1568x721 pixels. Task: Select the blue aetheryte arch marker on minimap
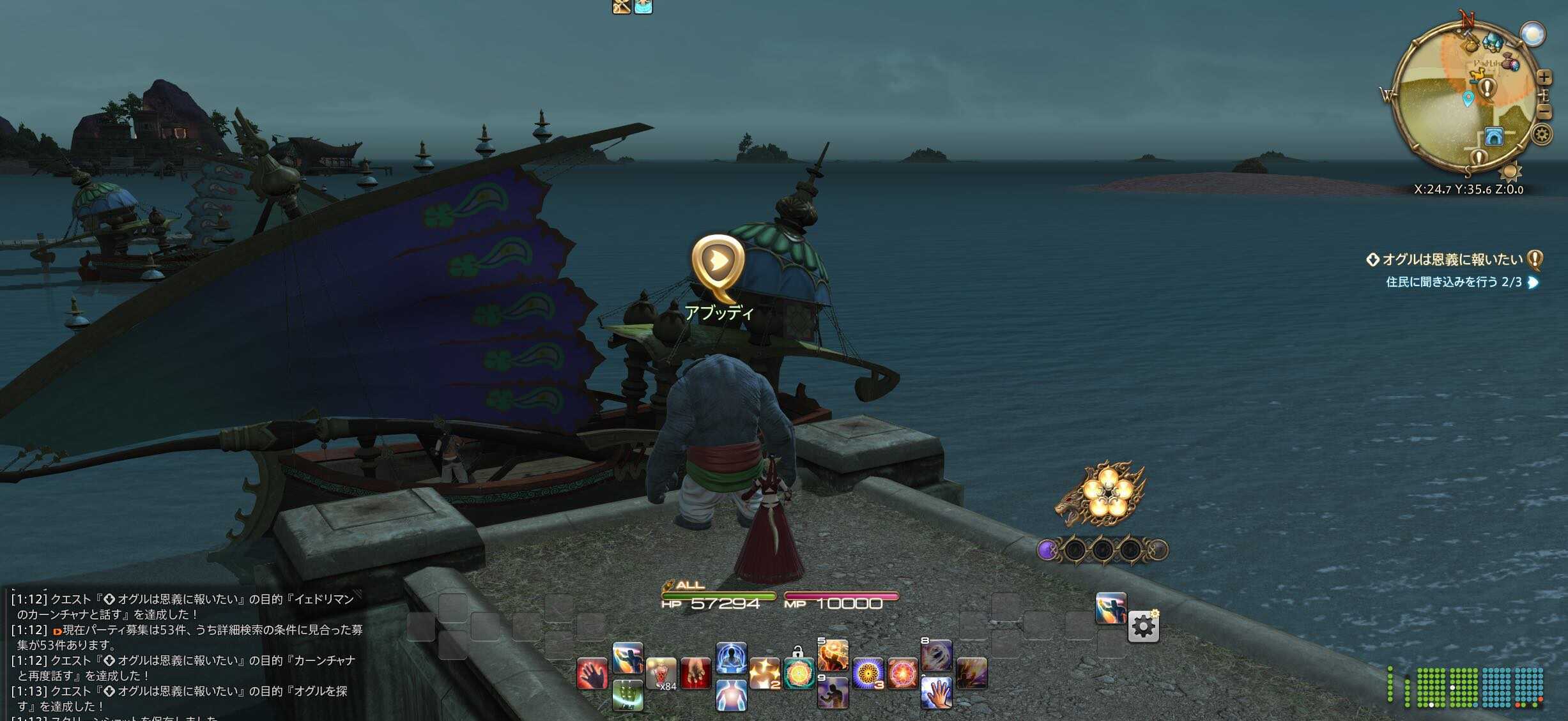pyautogui.click(x=1493, y=136)
